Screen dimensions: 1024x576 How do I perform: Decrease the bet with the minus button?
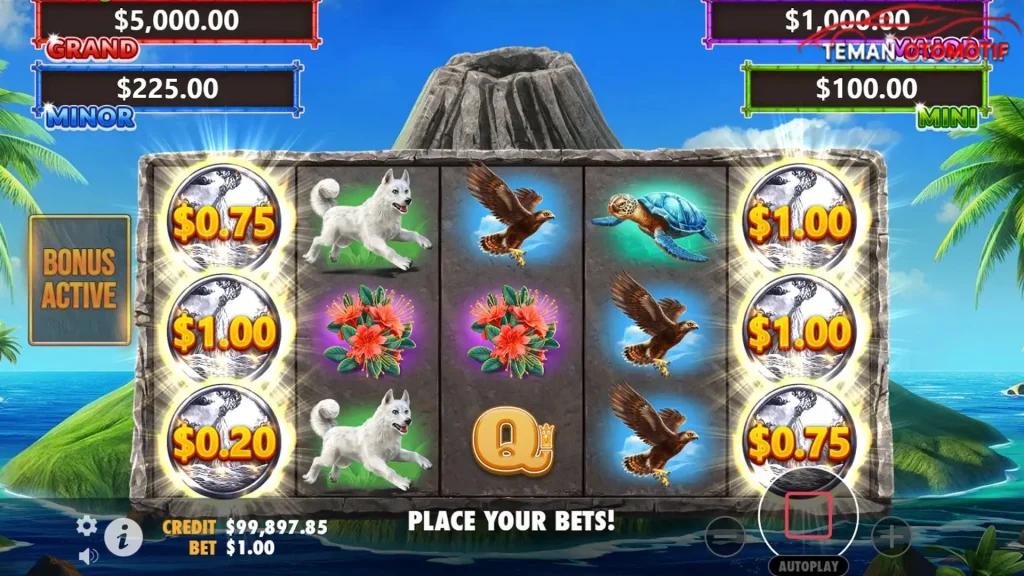(x=724, y=537)
